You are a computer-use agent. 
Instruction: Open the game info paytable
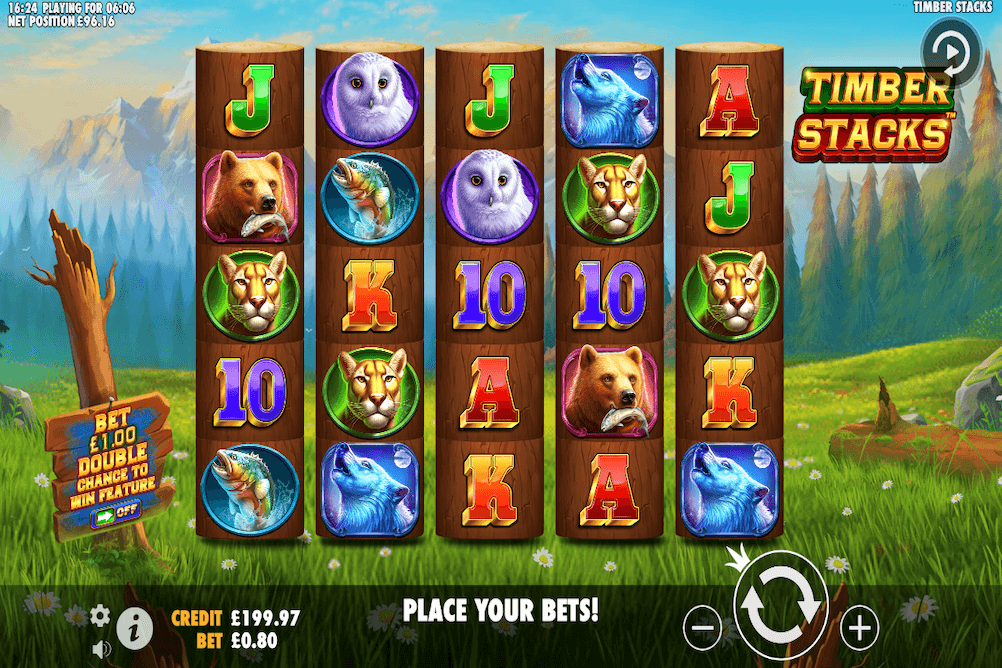pos(135,628)
